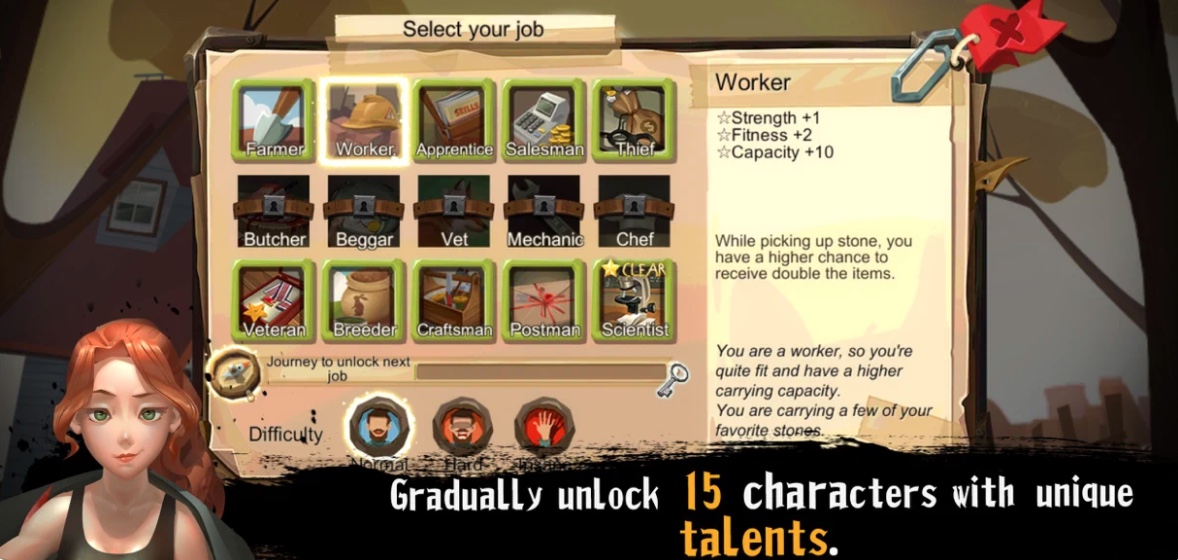Select the Scientist job tile
This screenshot has height=560, width=1178.
(634, 301)
